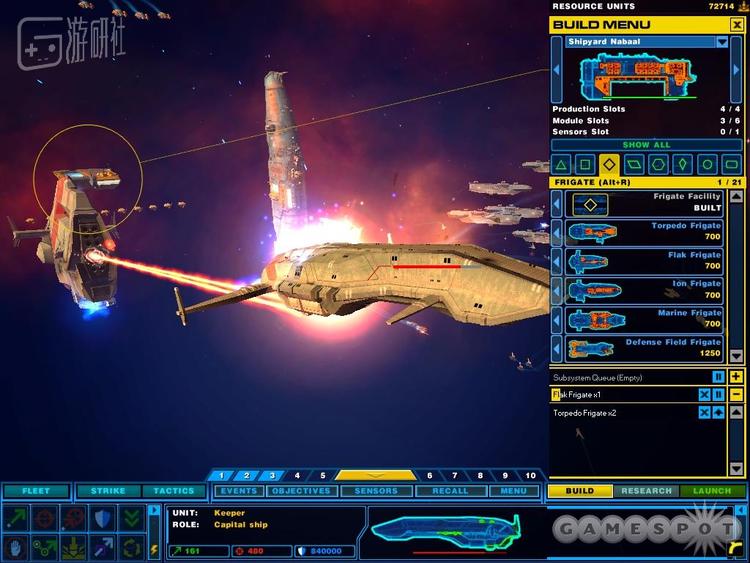The width and height of the screenshot is (750, 563).
Task: Open the Shipyard Nabaal dropdown
Action: [722, 42]
